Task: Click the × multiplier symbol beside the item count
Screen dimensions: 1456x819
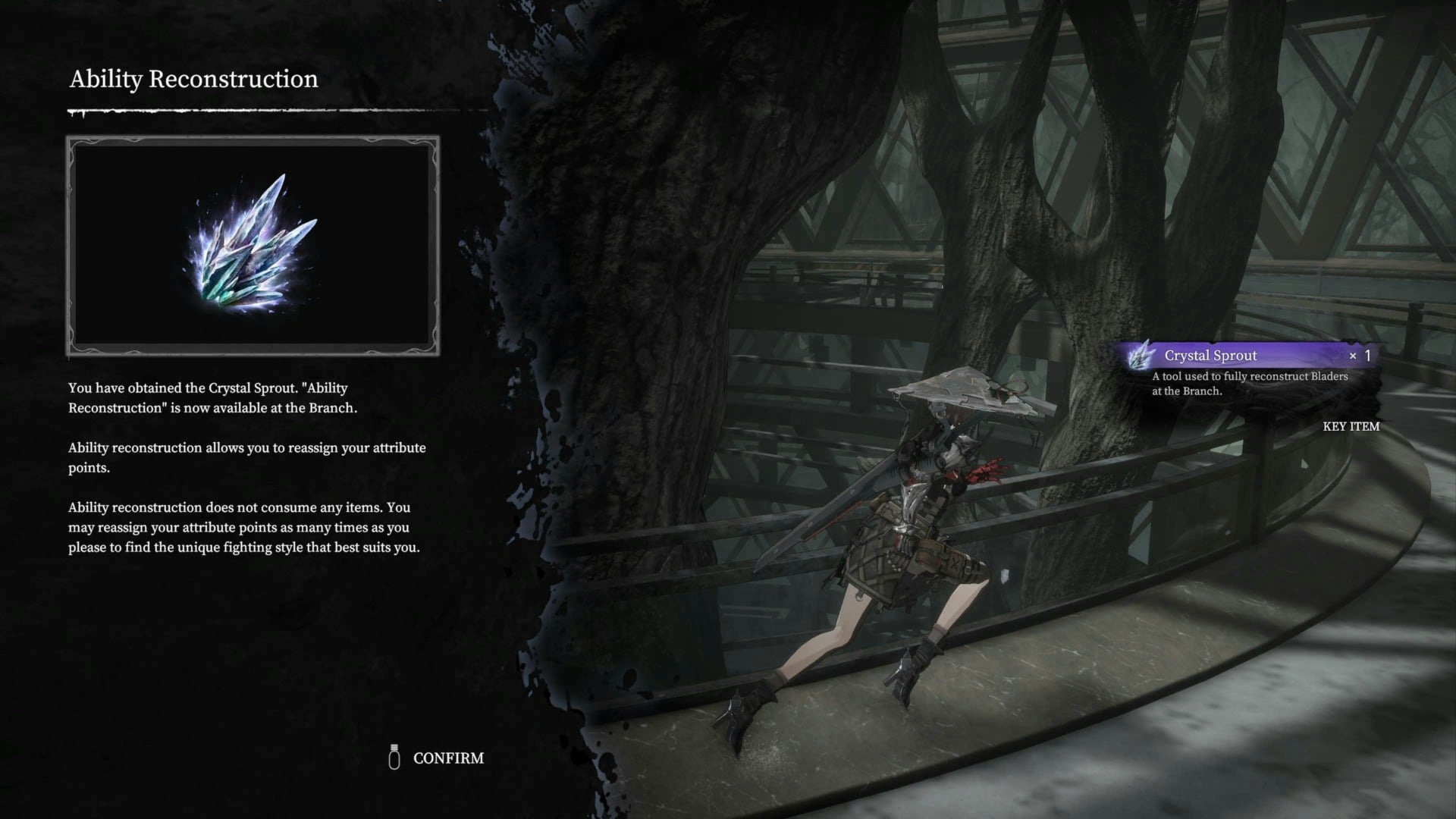Action: tap(1354, 355)
